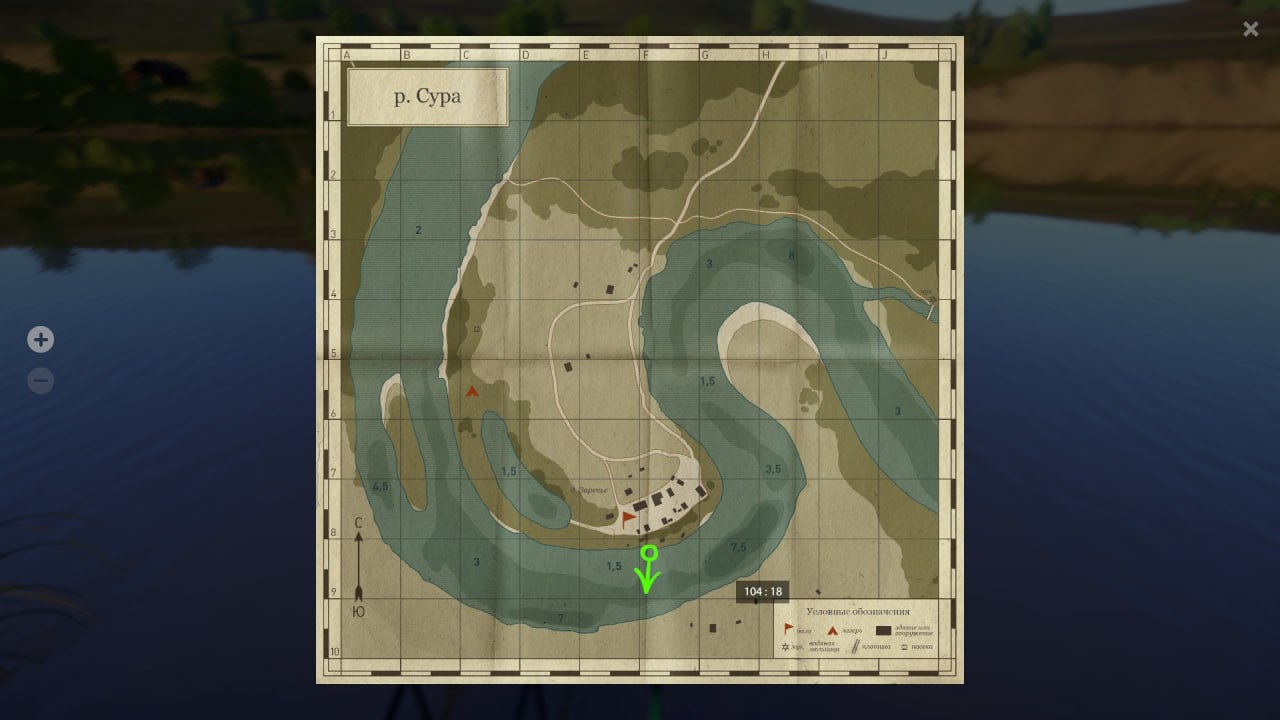
Task: Click the dam symbol in the legend
Action: tap(856, 647)
